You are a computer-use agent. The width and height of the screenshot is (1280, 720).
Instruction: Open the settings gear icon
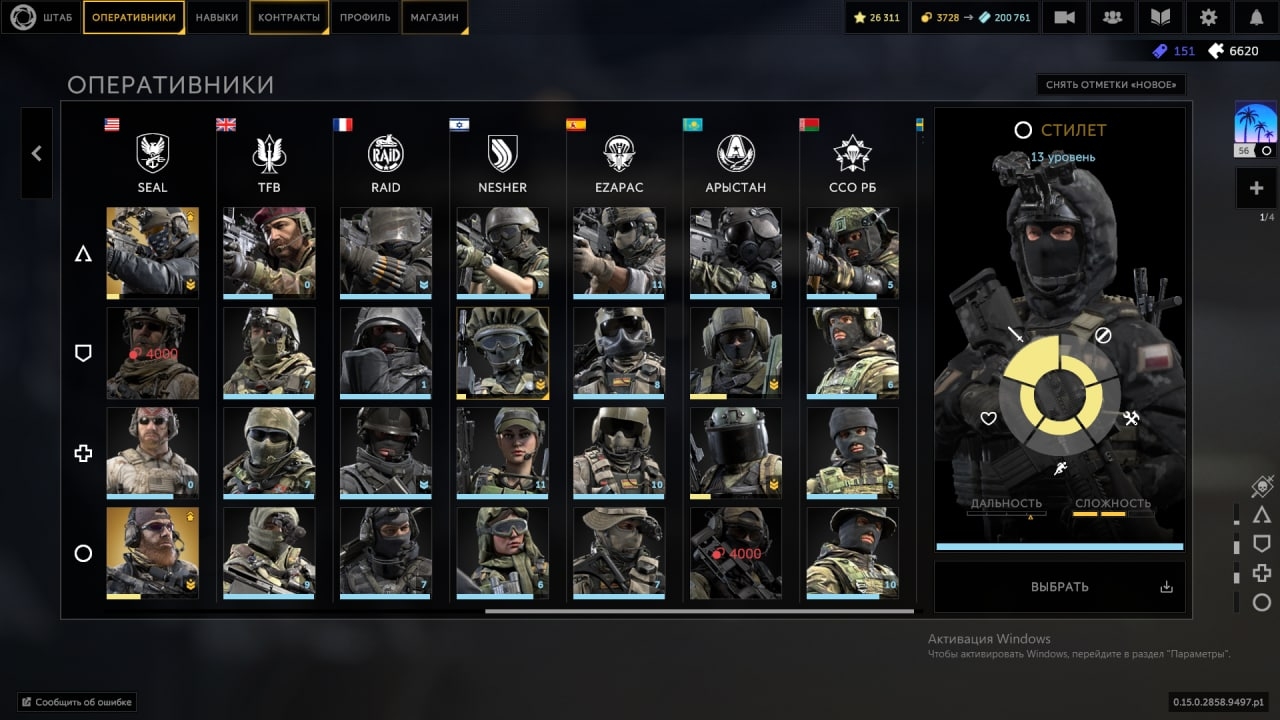pyautogui.click(x=1209, y=18)
